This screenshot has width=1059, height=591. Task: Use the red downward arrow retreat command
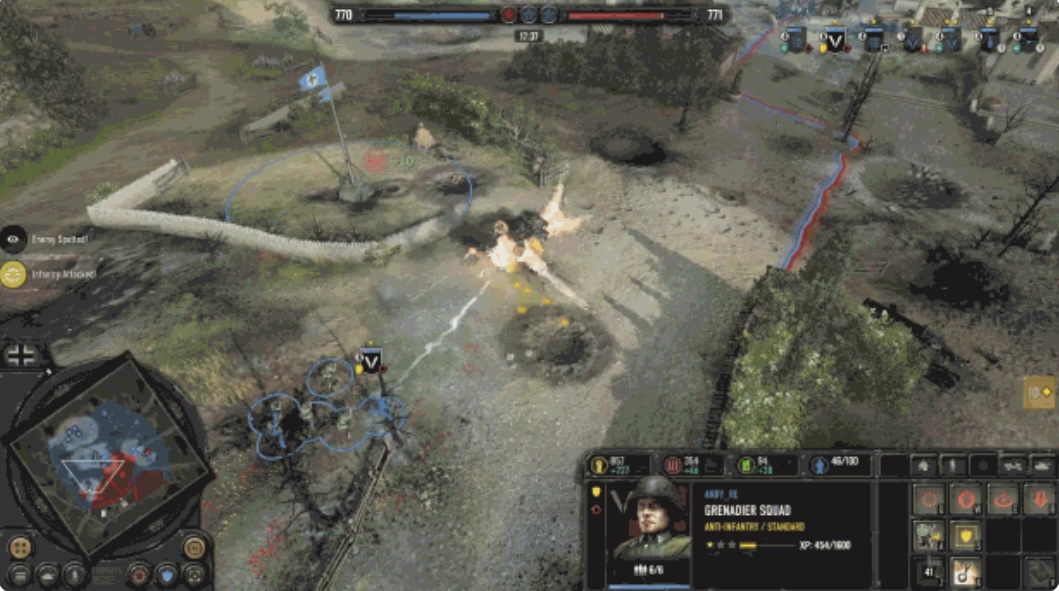click(x=1039, y=499)
